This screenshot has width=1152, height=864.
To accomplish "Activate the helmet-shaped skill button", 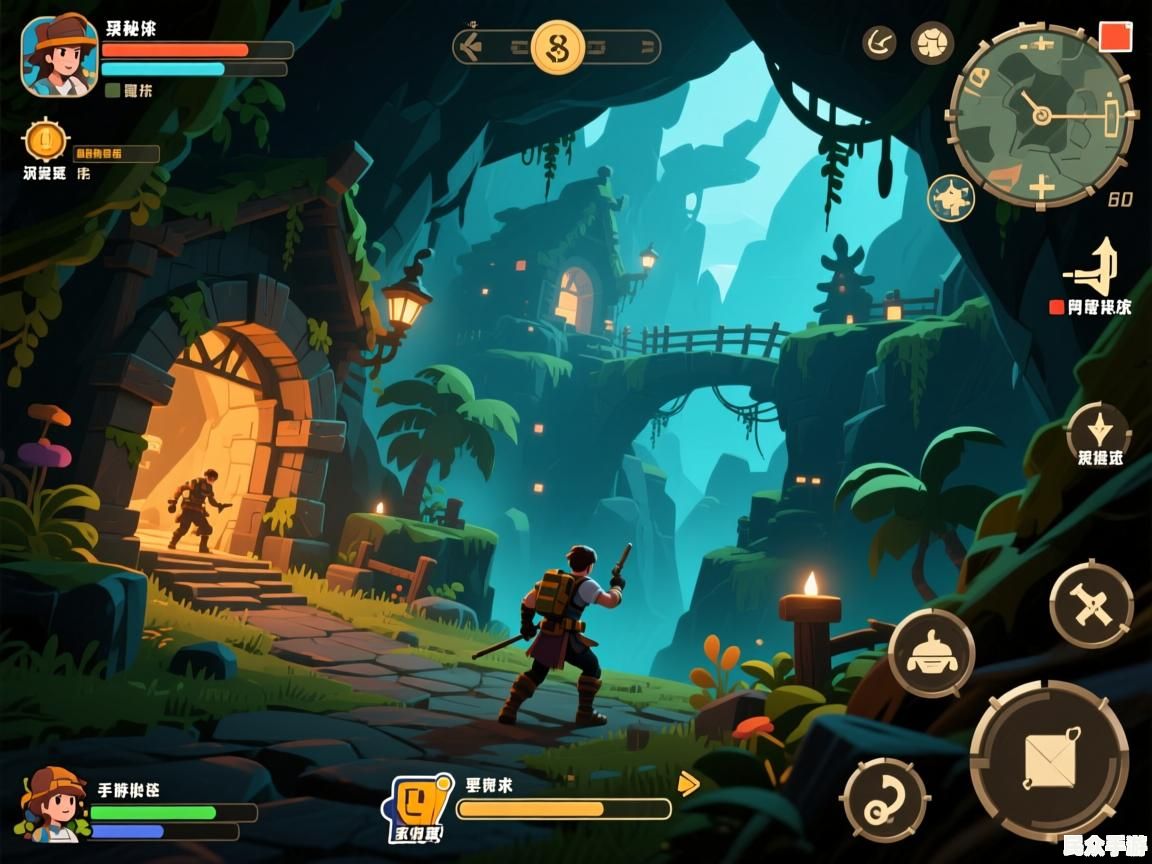I will click(x=931, y=652).
